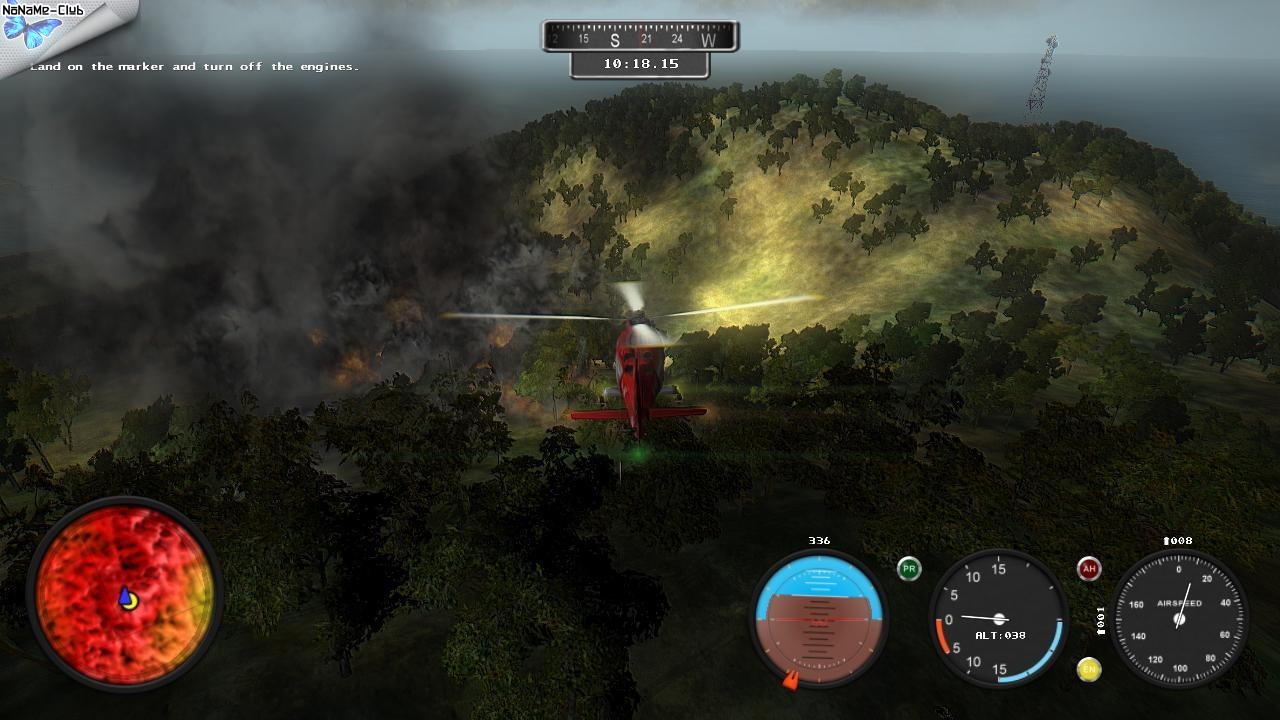The image size is (1280, 720).
Task: Toggle the red AH indicator light
Action: click(1089, 569)
